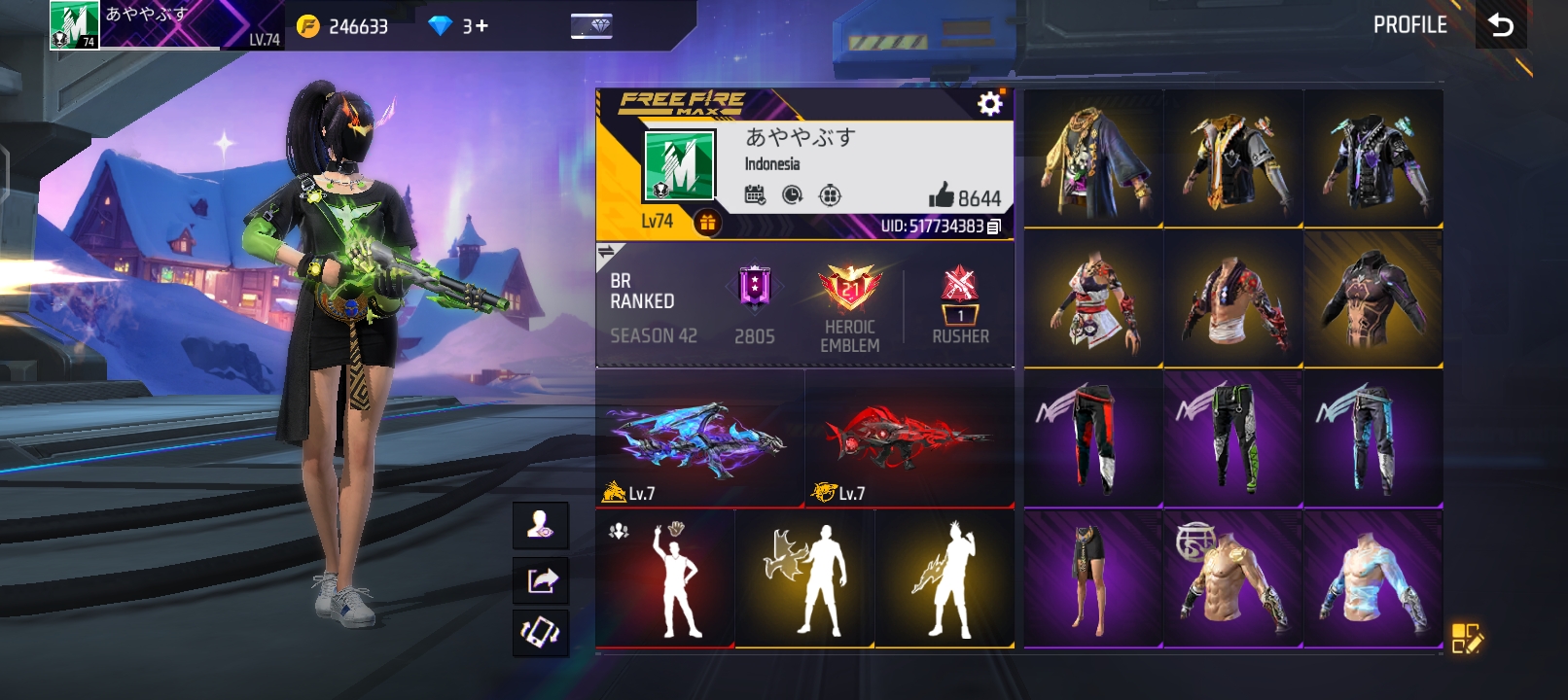Select the red weapon skin

click(909, 439)
